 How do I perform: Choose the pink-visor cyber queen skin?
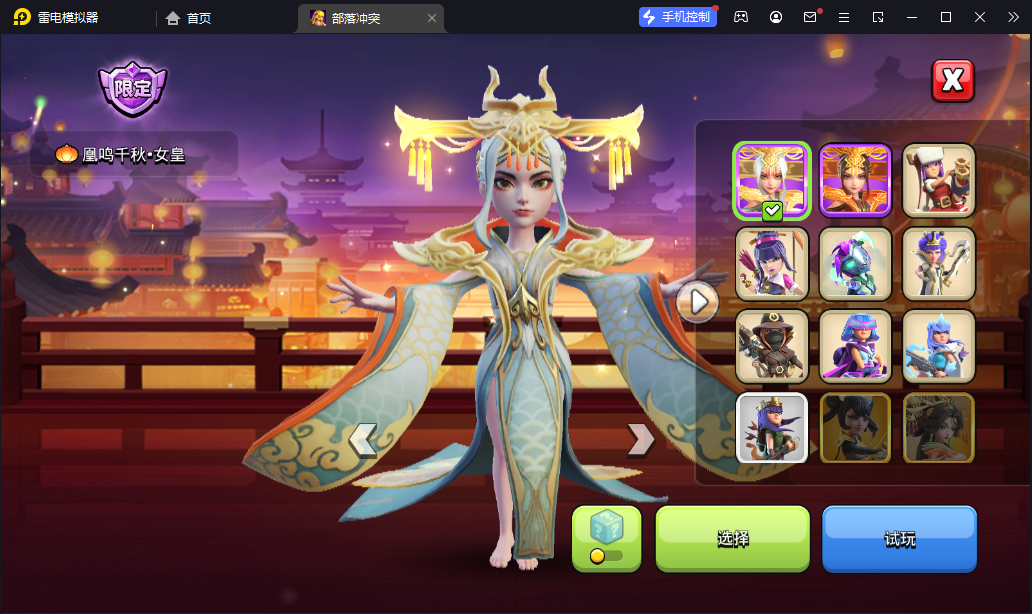[x=855, y=346]
